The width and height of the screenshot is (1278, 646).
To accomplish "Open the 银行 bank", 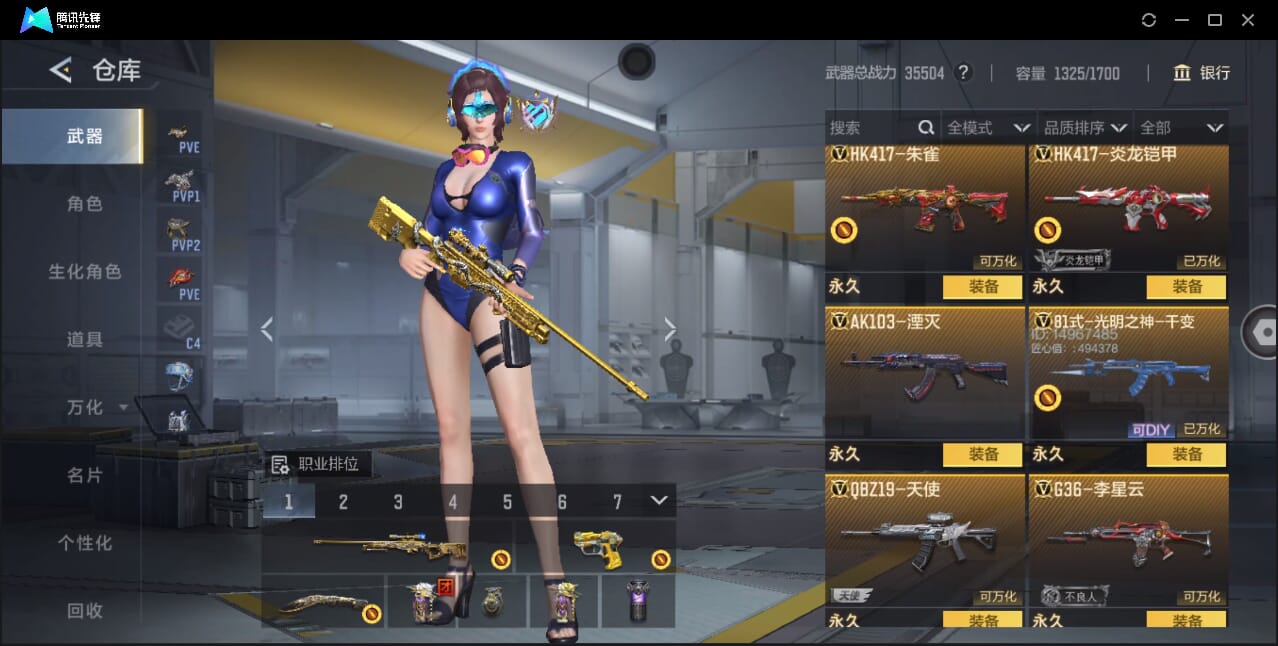I will [1201, 73].
